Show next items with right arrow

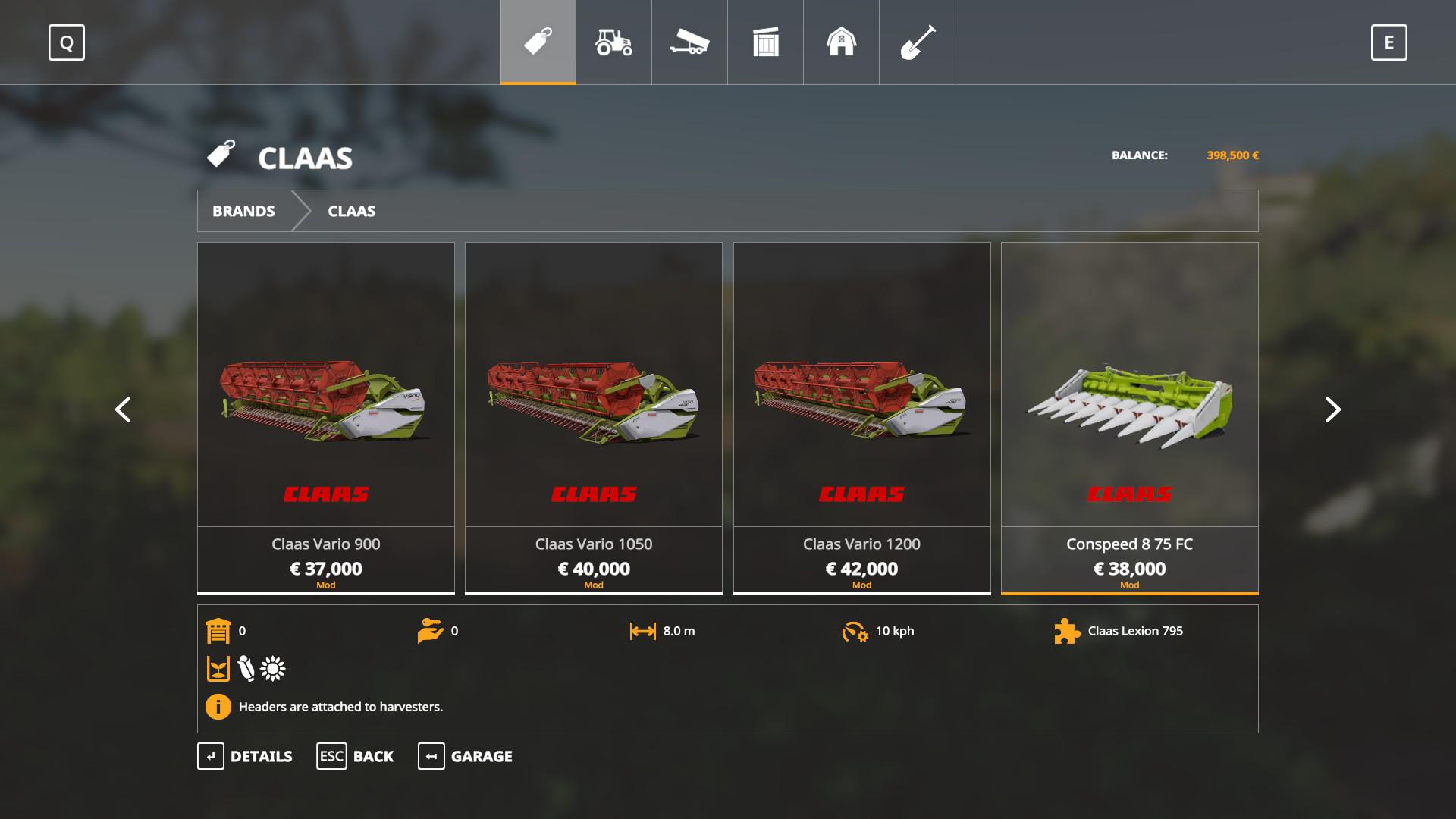[x=1332, y=409]
